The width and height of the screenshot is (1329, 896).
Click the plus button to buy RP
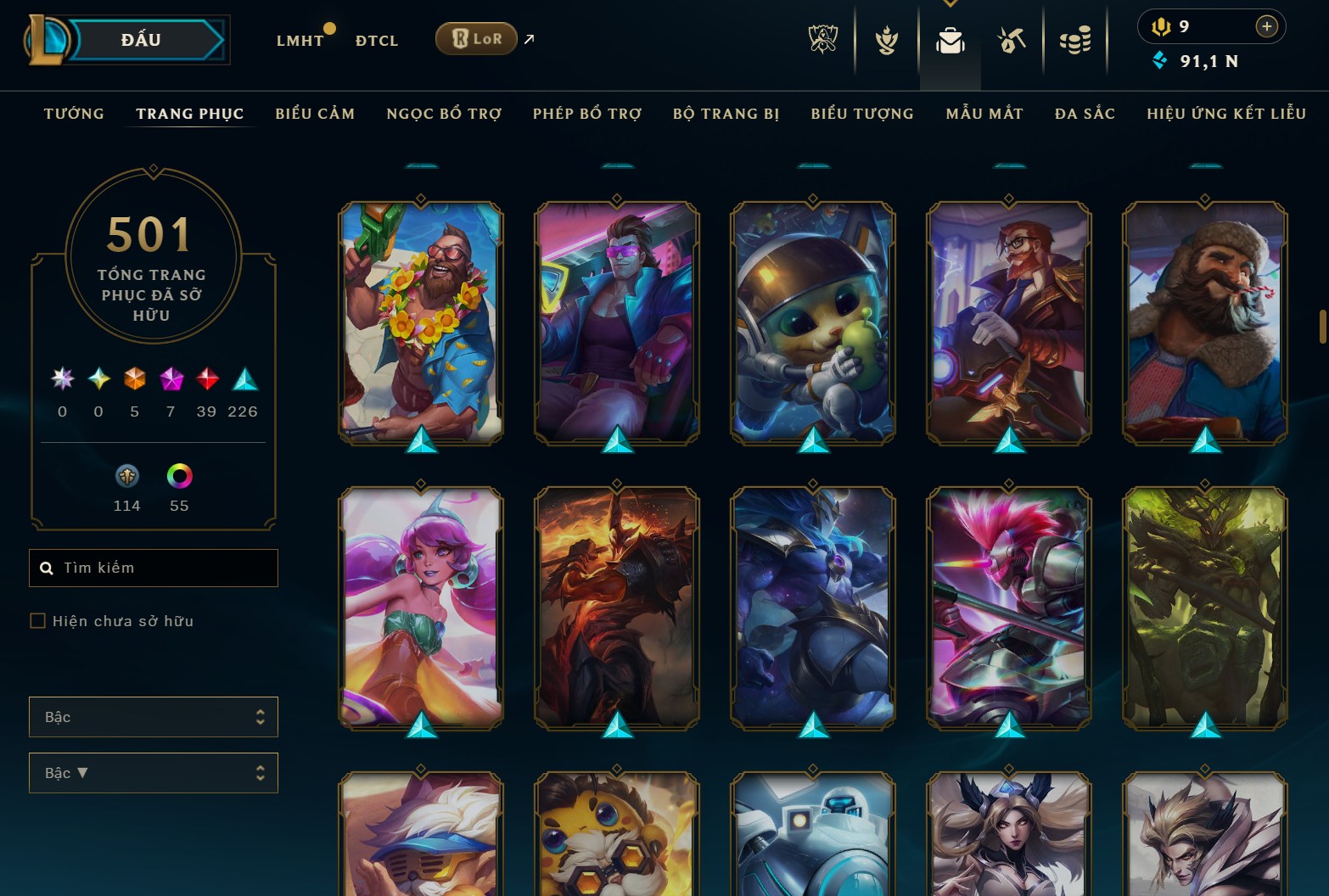(x=1267, y=26)
